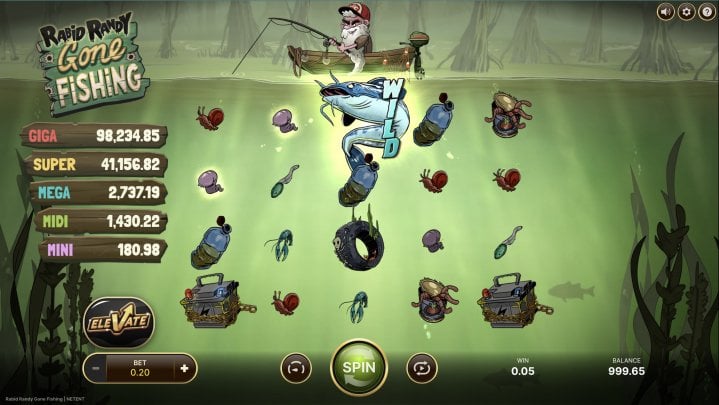Mute the sound with the speaker icon
719x405 pixels.
coord(665,12)
